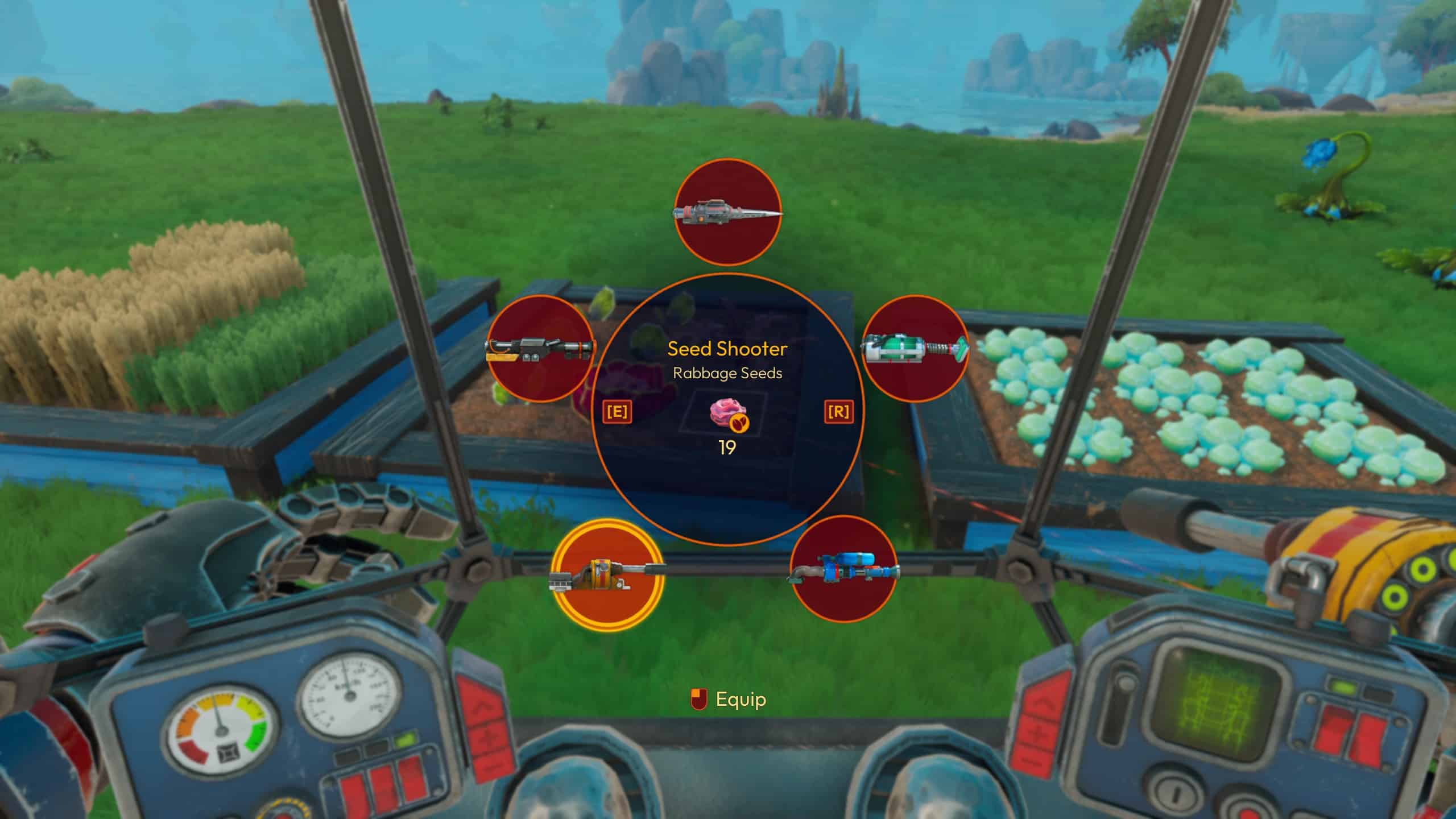Equip the green-tank sprayer tool
The height and width of the screenshot is (819, 1456).
coord(915,348)
